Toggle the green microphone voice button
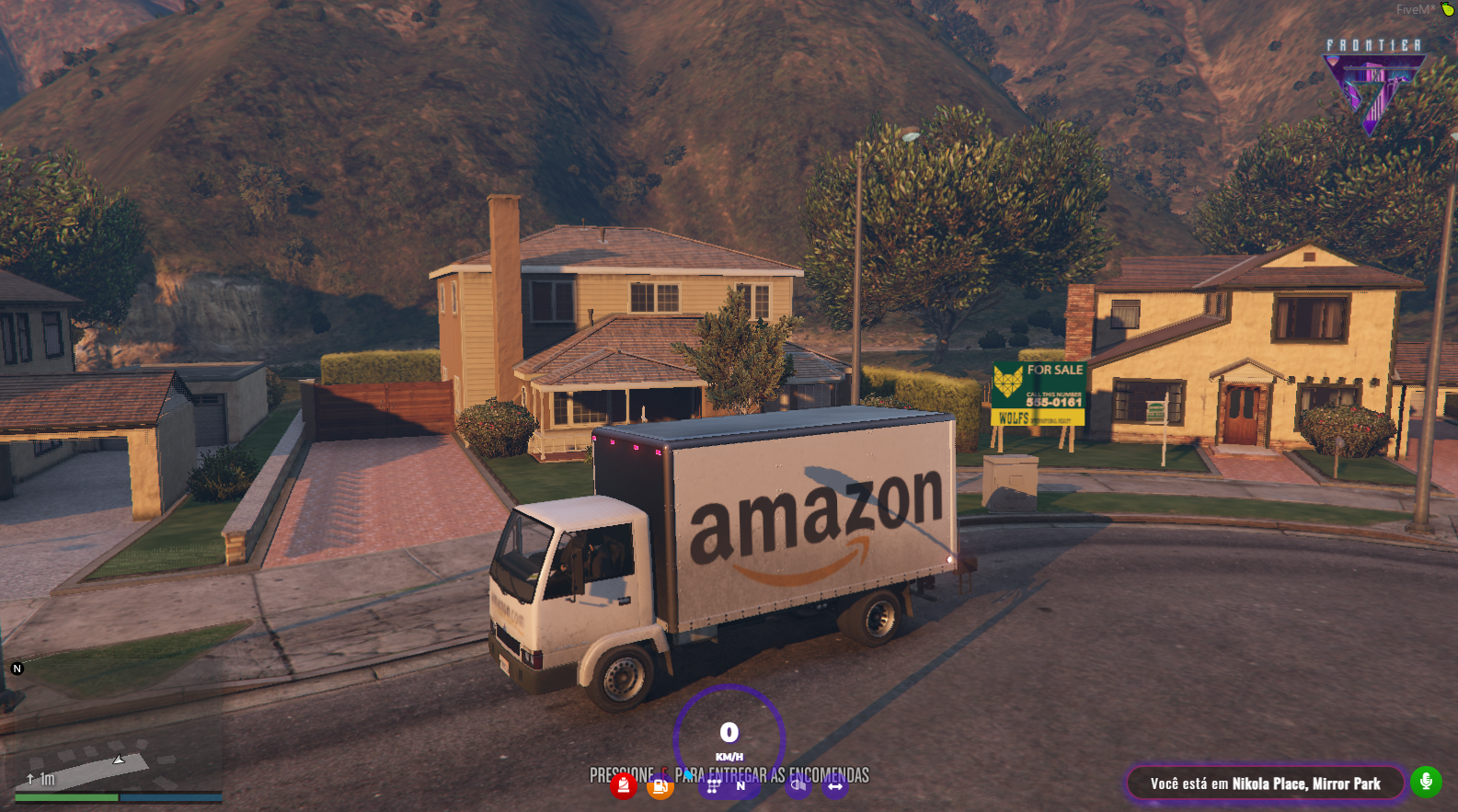This screenshot has height=812, width=1458. [x=1426, y=783]
